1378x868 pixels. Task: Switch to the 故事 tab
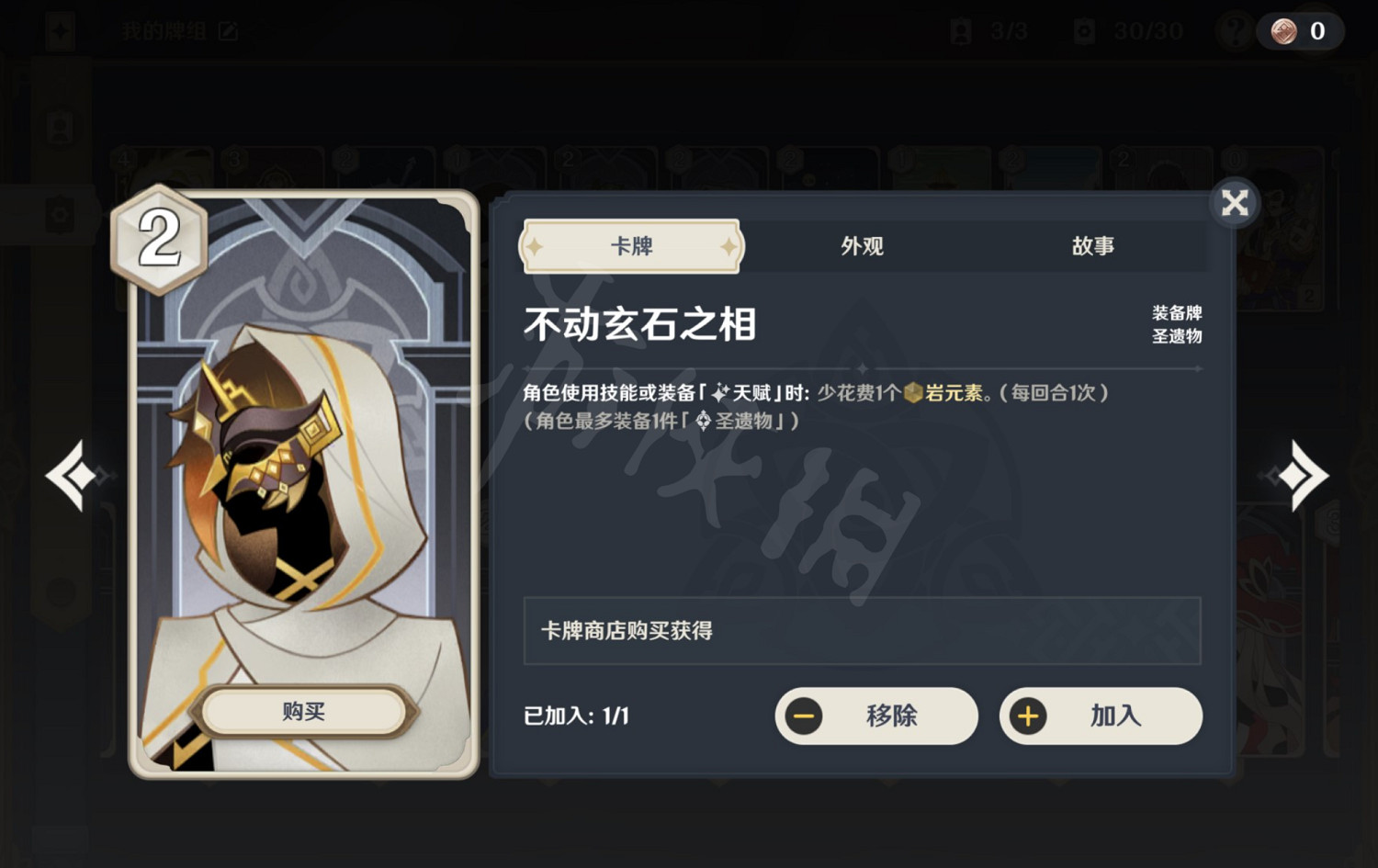click(1093, 245)
